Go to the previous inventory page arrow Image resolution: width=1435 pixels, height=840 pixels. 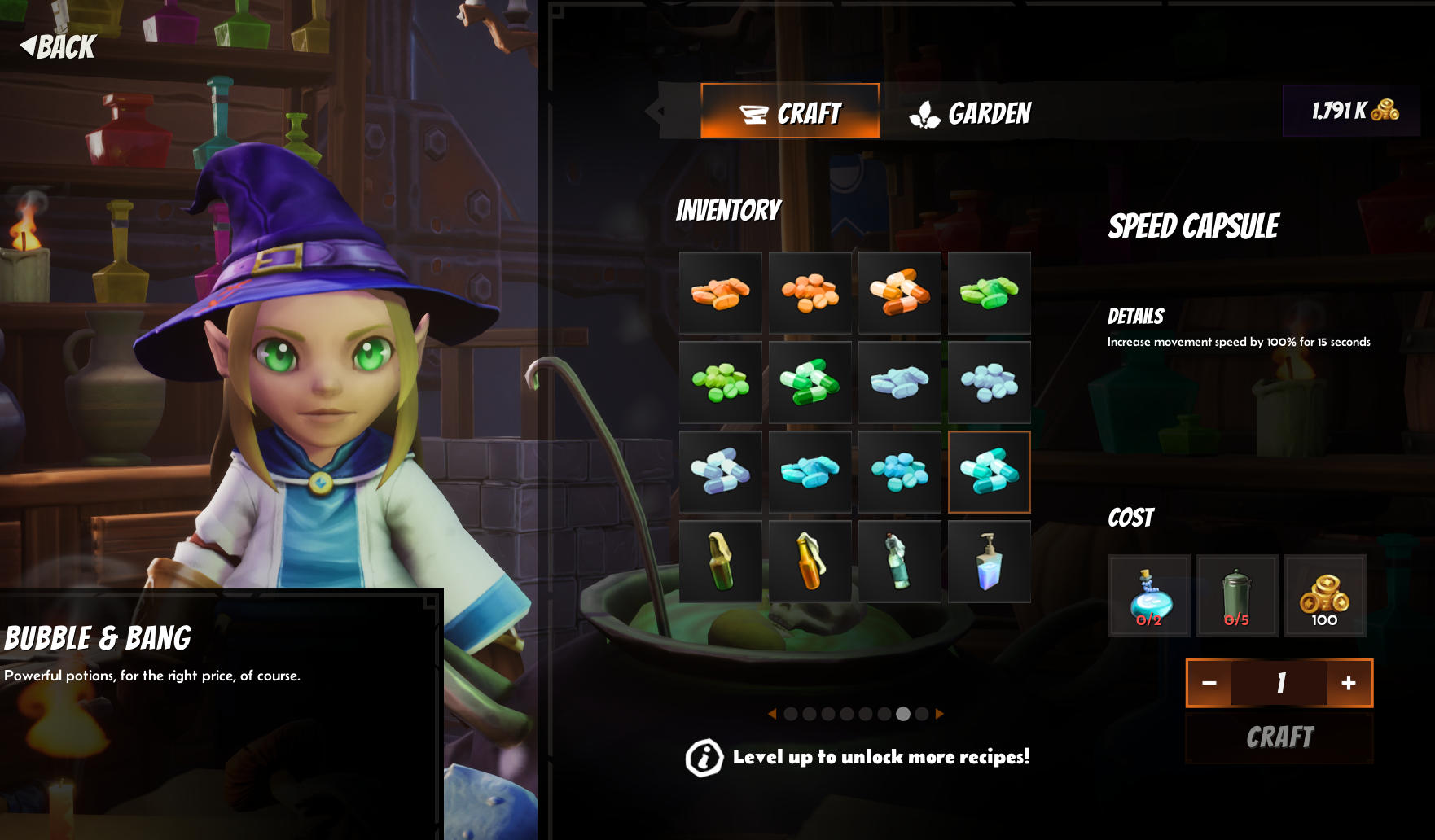click(x=771, y=714)
